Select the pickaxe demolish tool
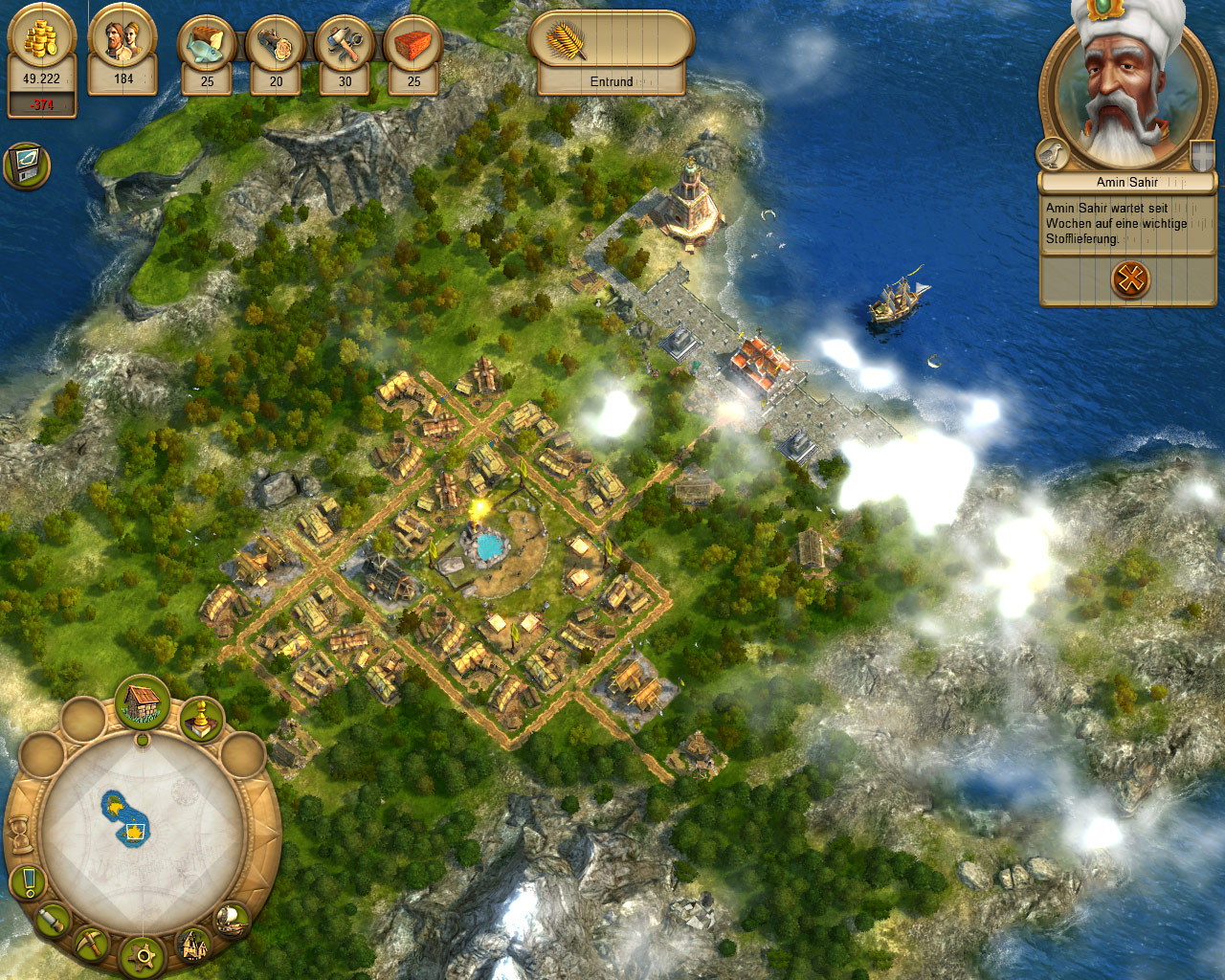The height and width of the screenshot is (980, 1225). (x=93, y=944)
